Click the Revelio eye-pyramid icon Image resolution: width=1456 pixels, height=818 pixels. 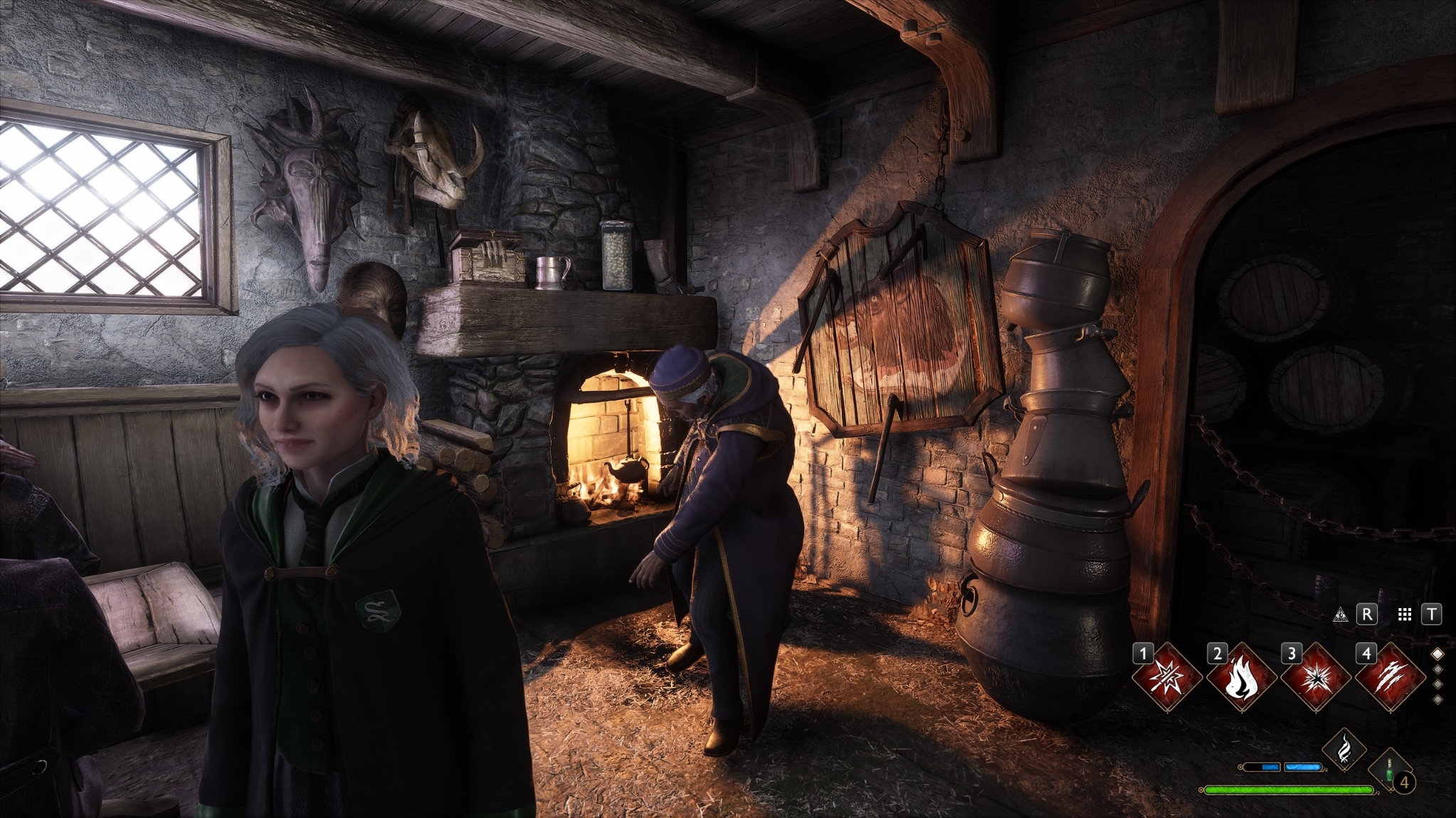(x=1341, y=615)
